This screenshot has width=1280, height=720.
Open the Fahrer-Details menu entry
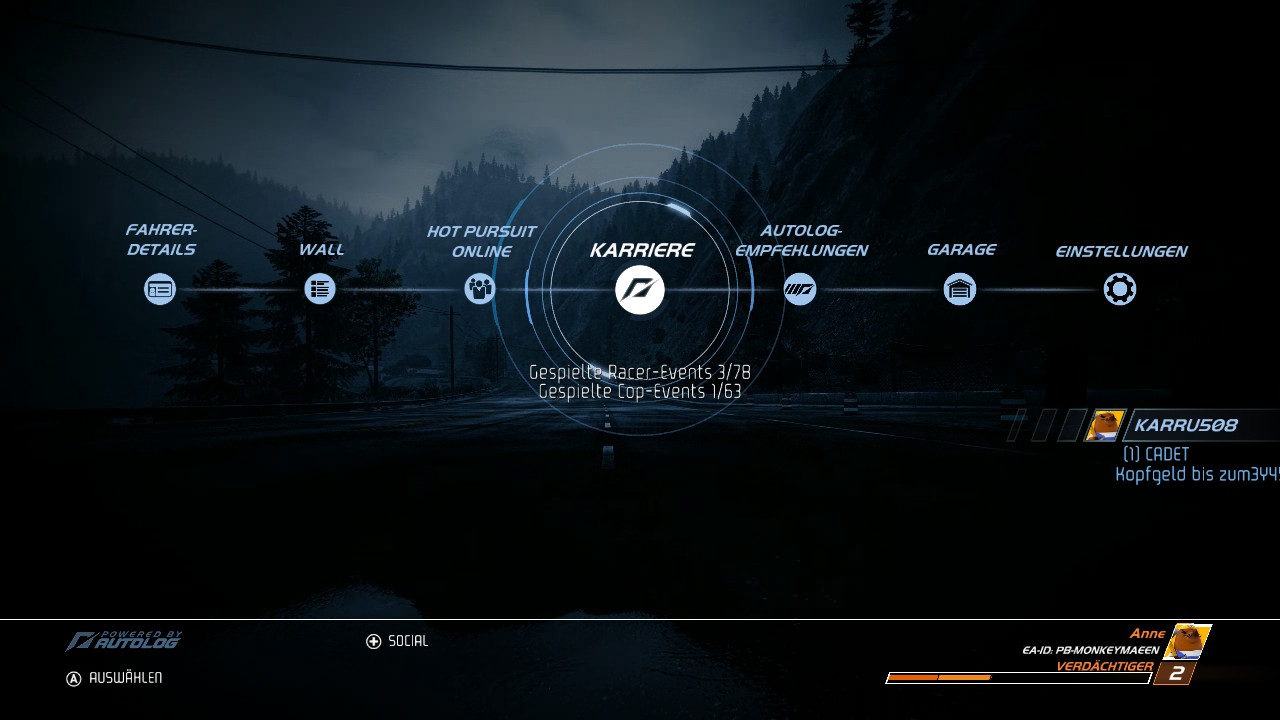(x=160, y=289)
